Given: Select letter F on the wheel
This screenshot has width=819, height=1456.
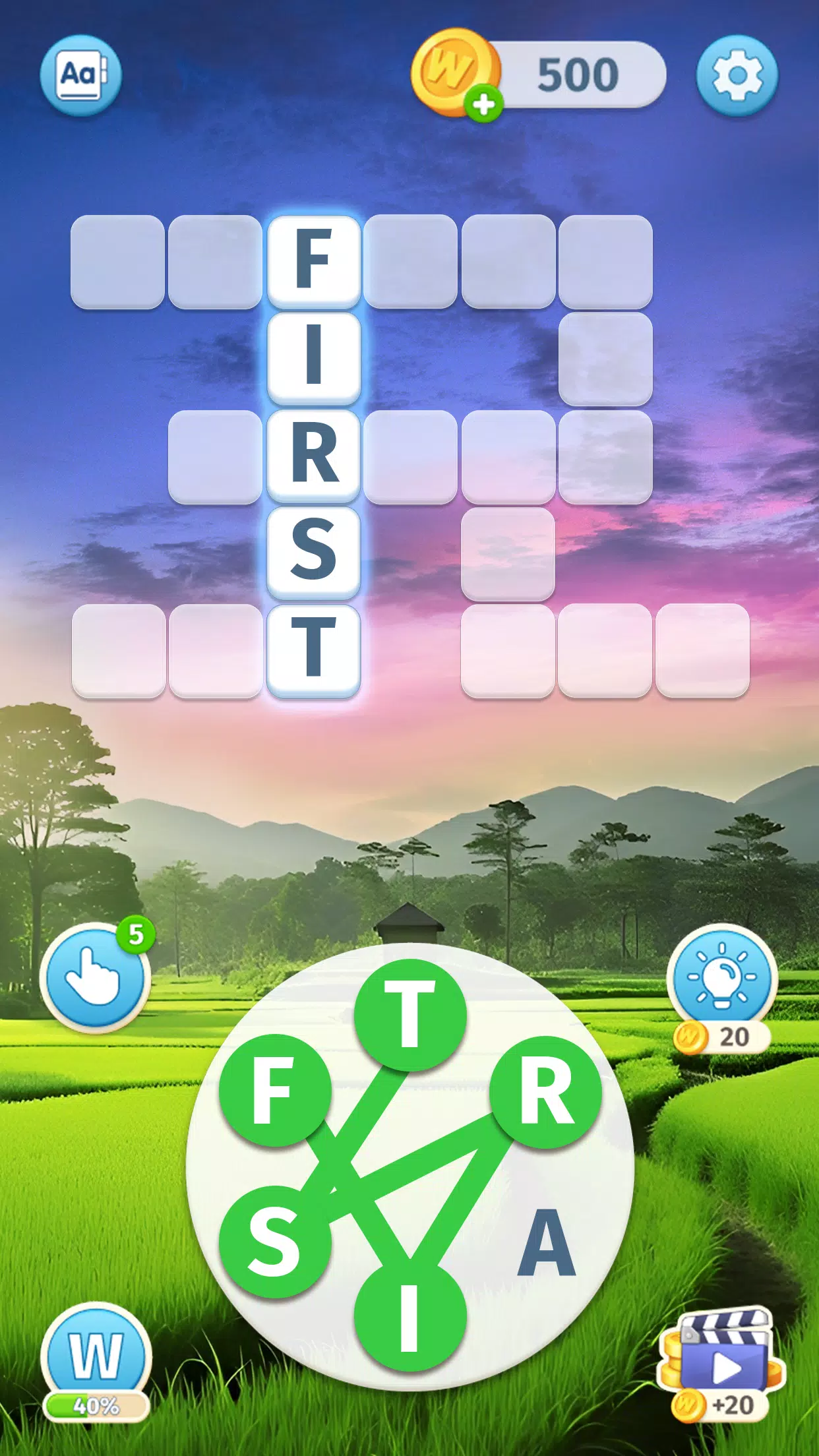Looking at the screenshot, I should coord(274,1089).
